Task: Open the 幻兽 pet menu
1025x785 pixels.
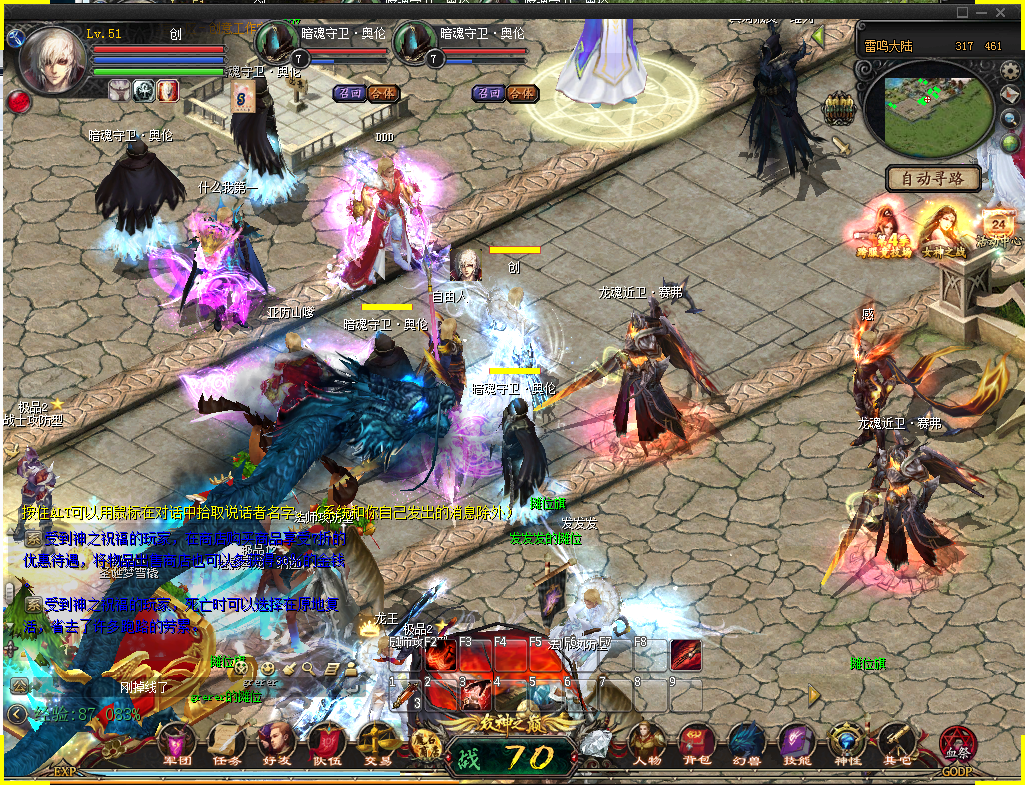Action: 746,743
